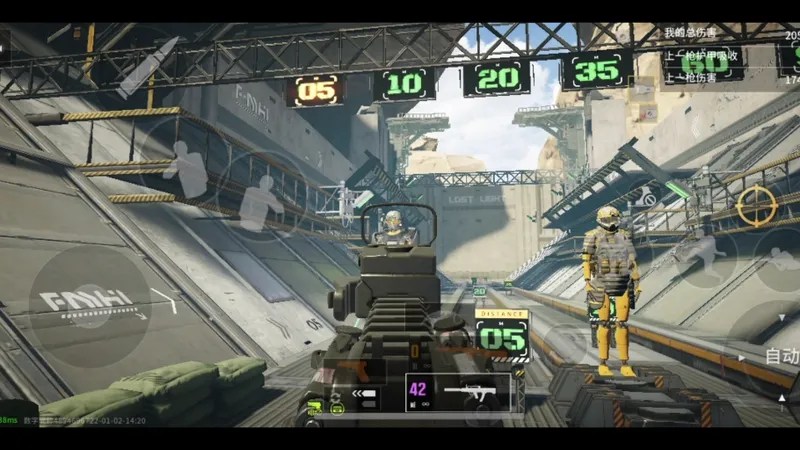Toggle the 自动 fire mode label
The height and width of the screenshot is (450, 800).
(782, 356)
